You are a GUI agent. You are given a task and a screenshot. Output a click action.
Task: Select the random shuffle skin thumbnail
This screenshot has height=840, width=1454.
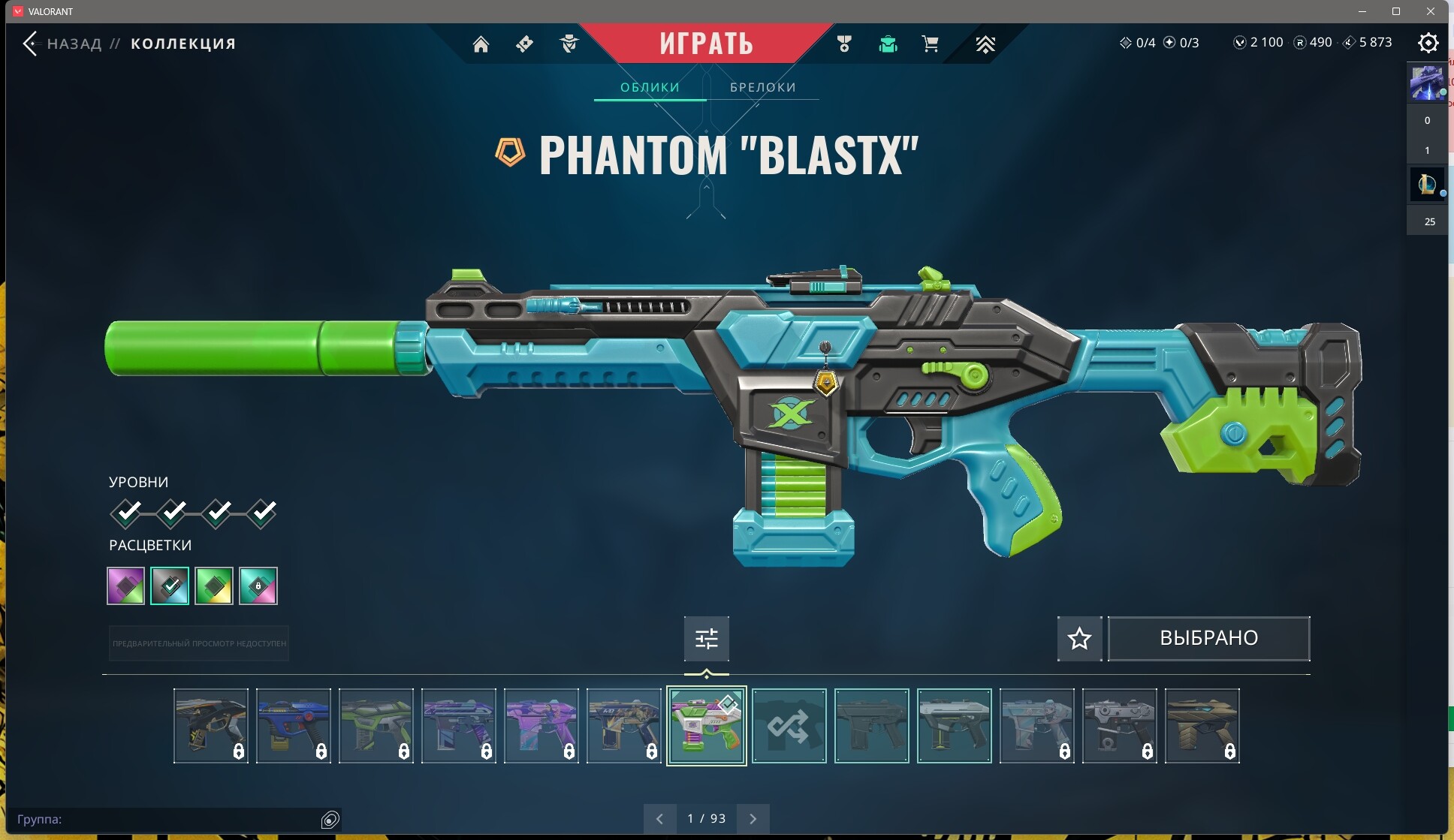click(x=789, y=726)
